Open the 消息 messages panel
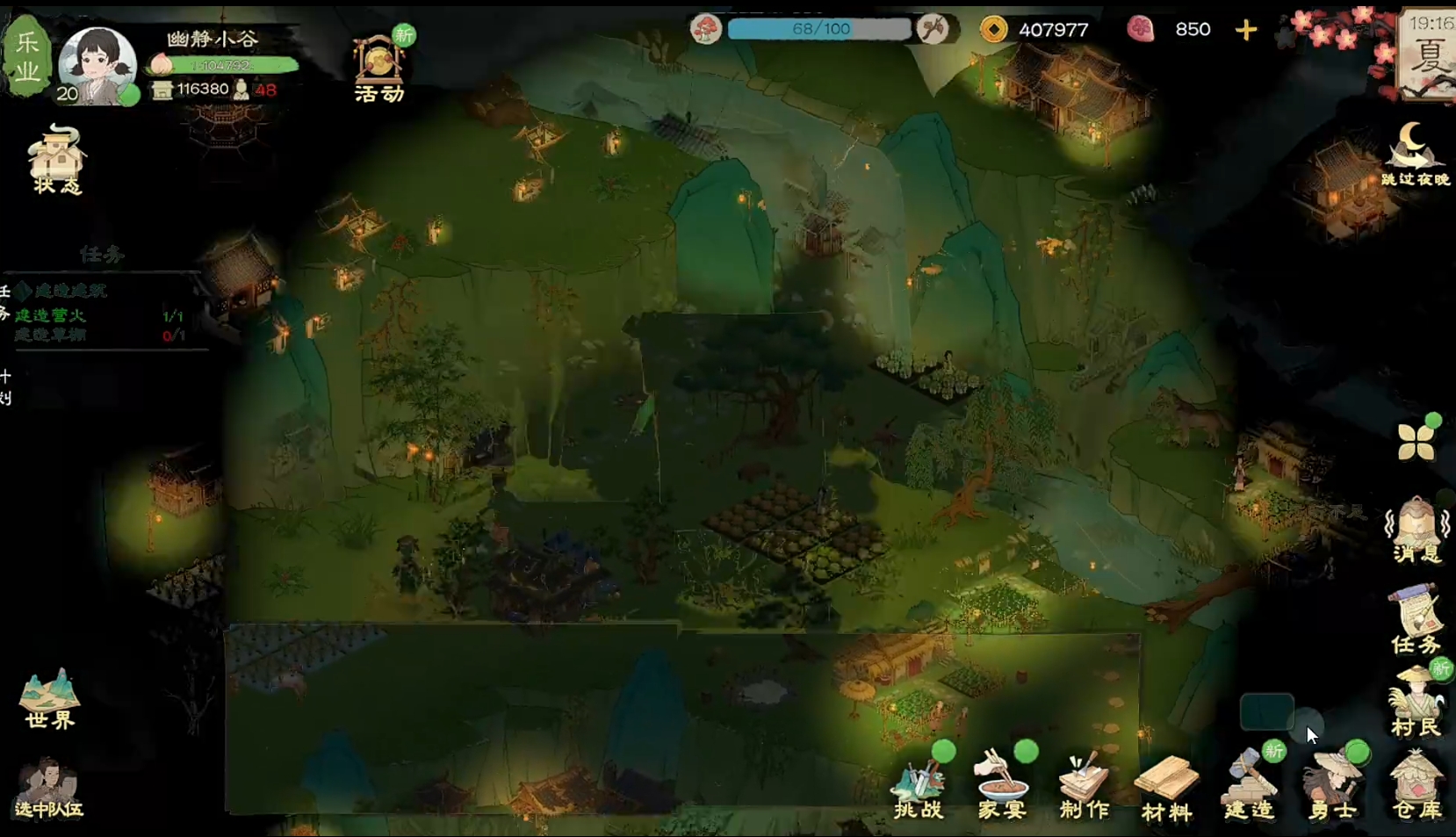The width and height of the screenshot is (1456, 837). (x=1416, y=529)
